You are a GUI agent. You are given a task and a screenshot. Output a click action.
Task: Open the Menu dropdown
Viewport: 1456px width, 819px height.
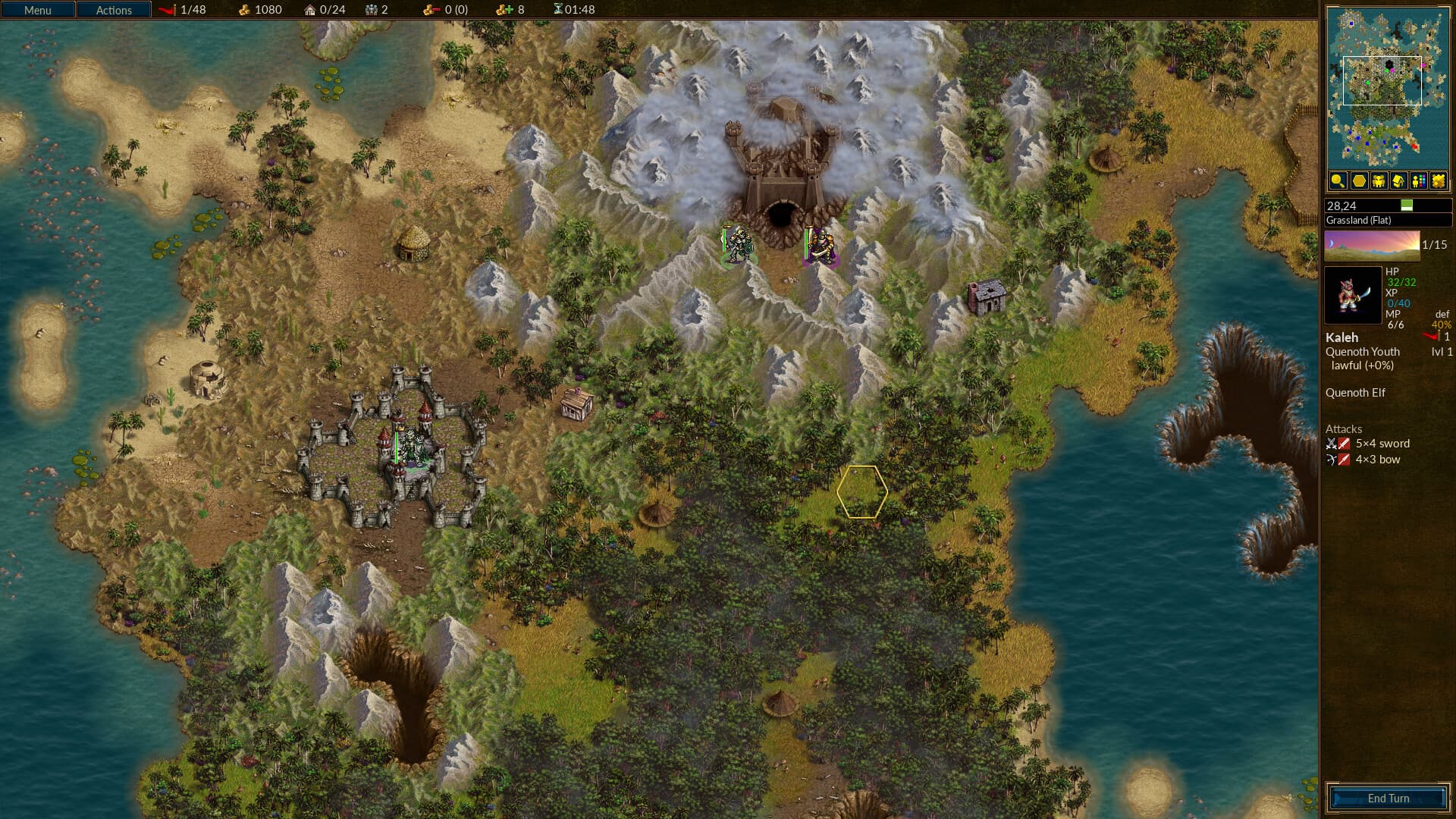point(38,10)
